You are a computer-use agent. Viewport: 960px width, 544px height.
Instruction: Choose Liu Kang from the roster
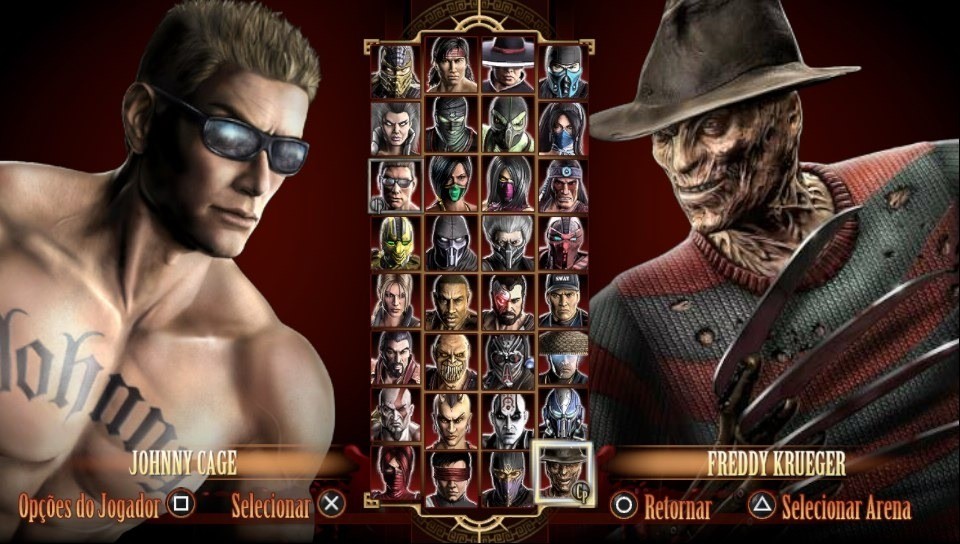coord(451,66)
